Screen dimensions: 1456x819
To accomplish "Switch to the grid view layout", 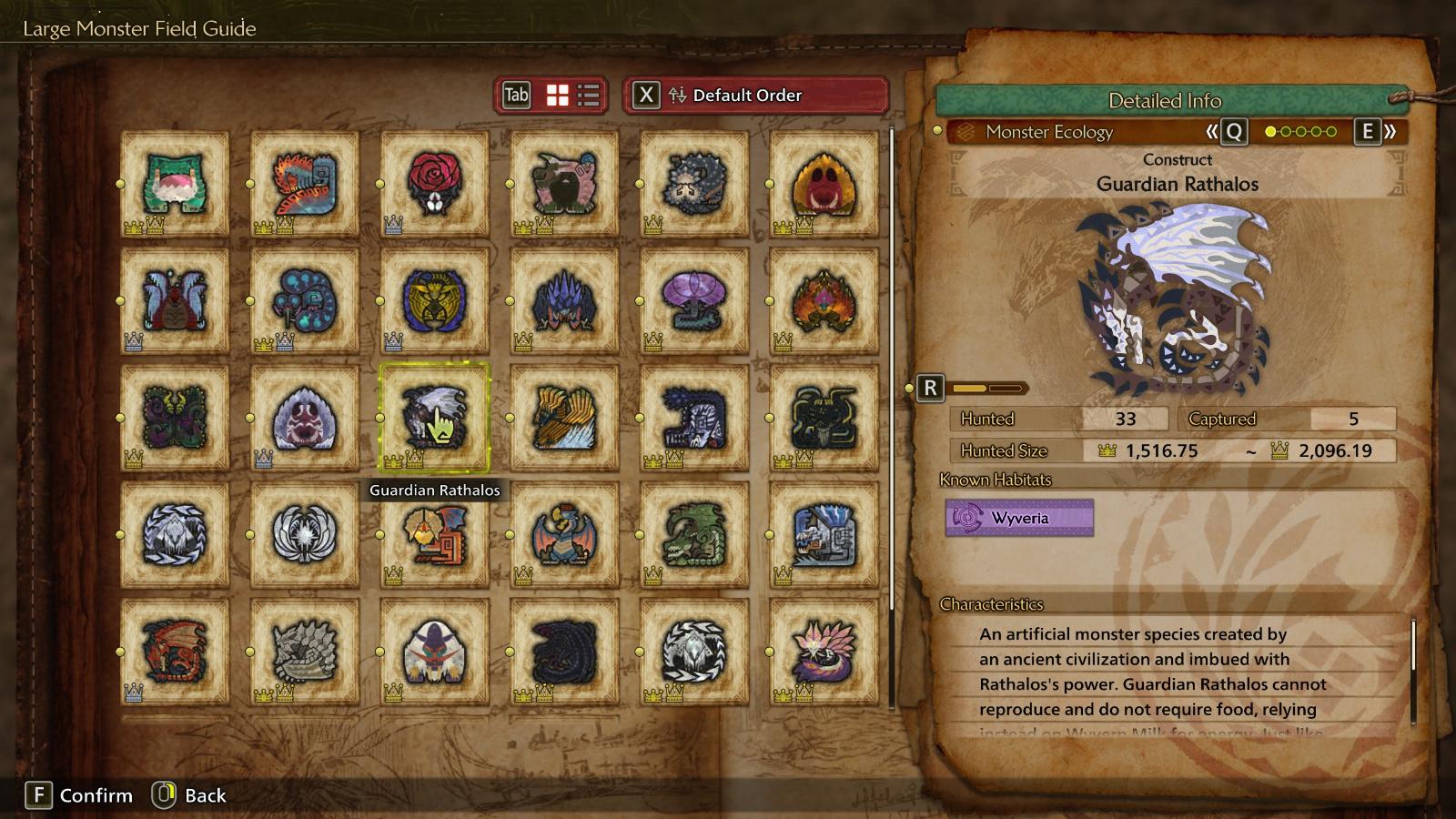I will coord(557,96).
